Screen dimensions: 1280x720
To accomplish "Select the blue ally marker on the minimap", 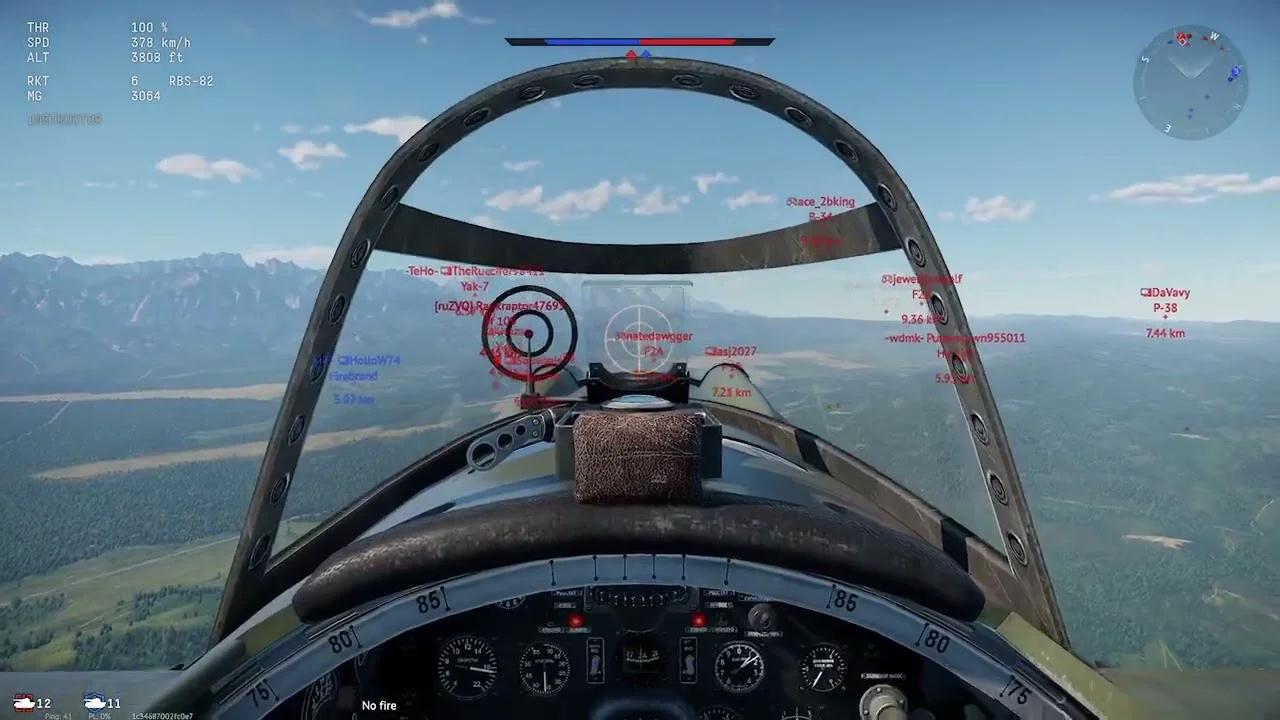I will coord(1235,72).
